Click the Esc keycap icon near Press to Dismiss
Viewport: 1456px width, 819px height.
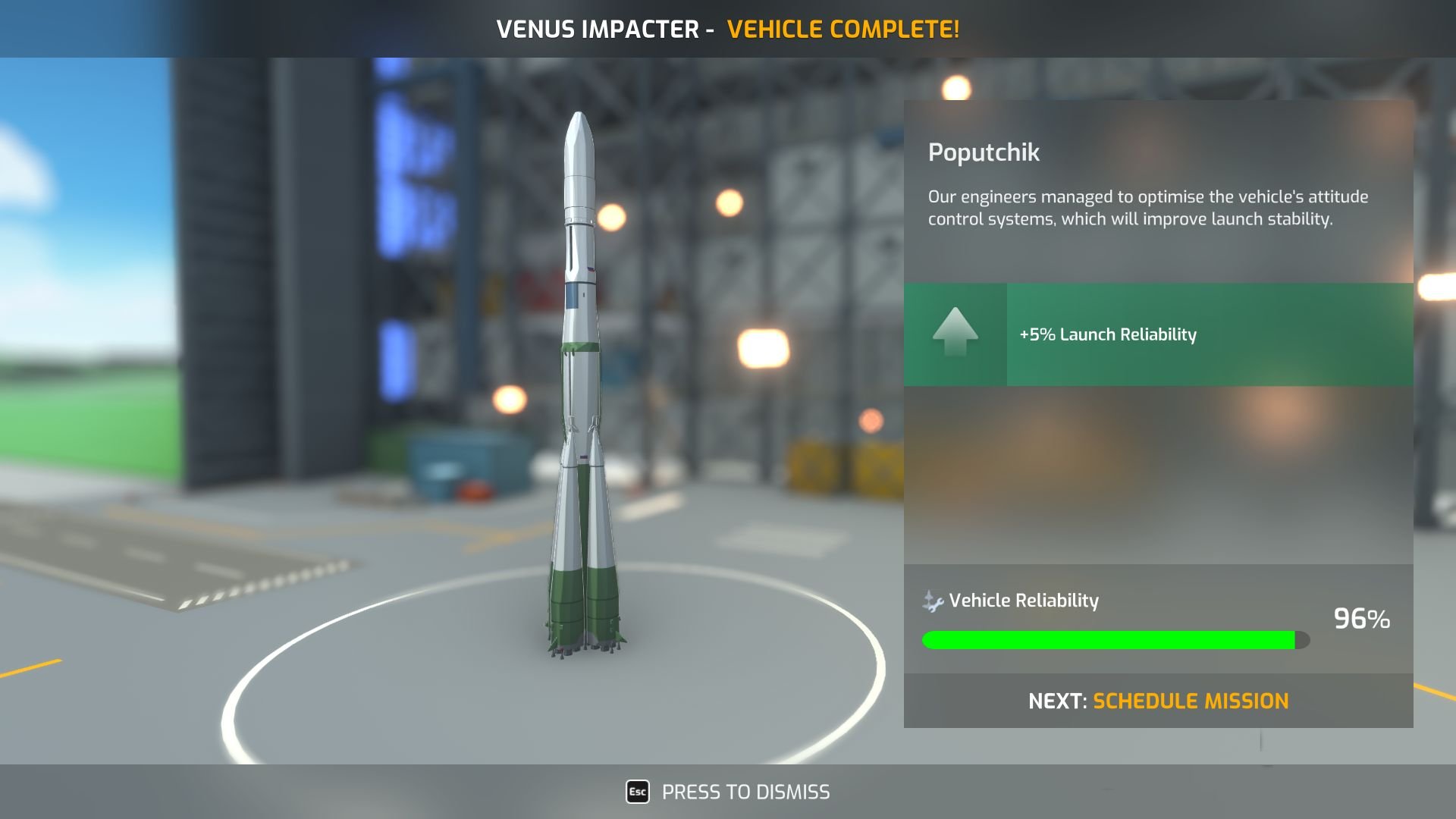[x=637, y=792]
